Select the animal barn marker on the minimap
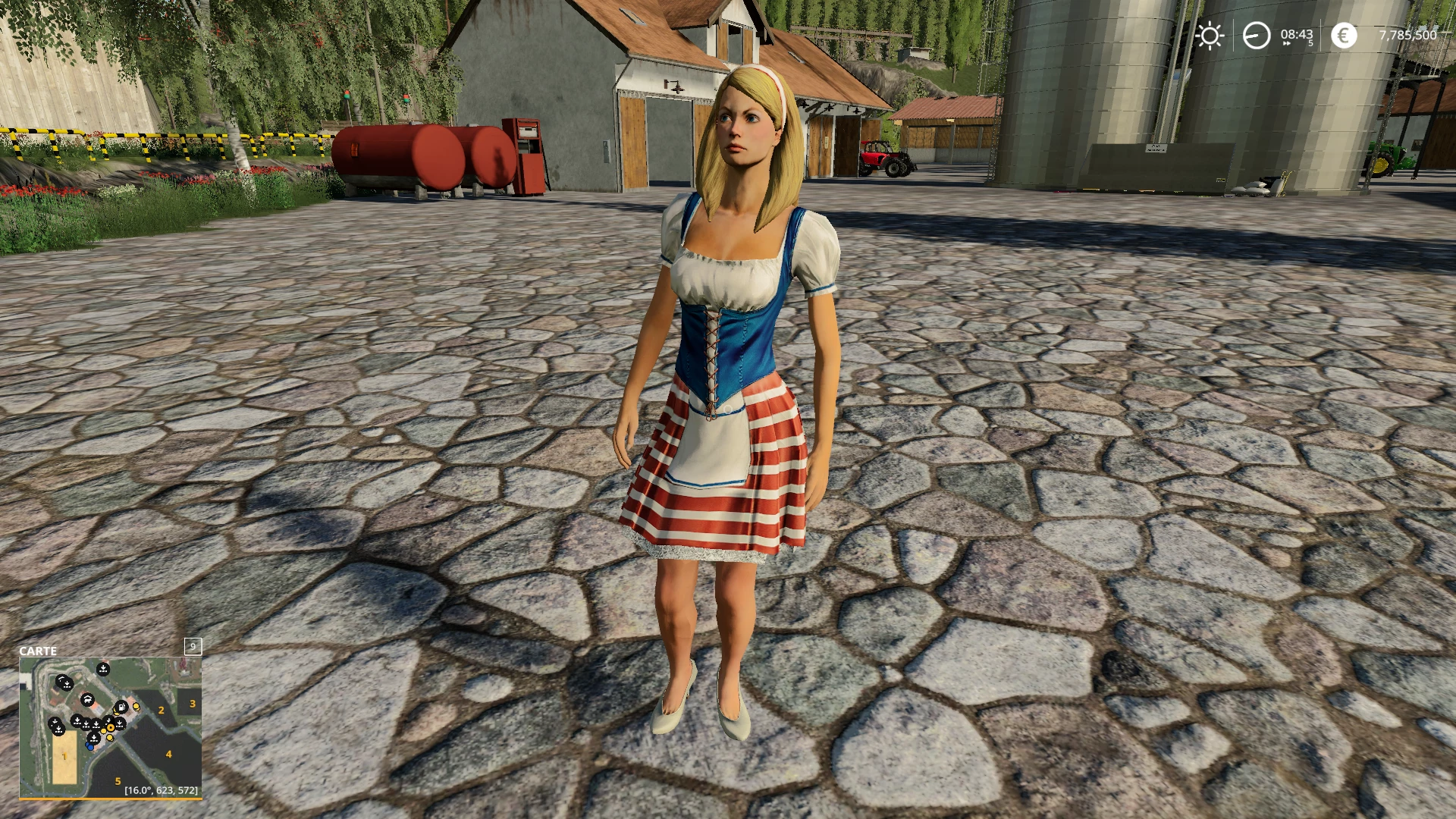This screenshot has height=819, width=1456. coord(87,698)
